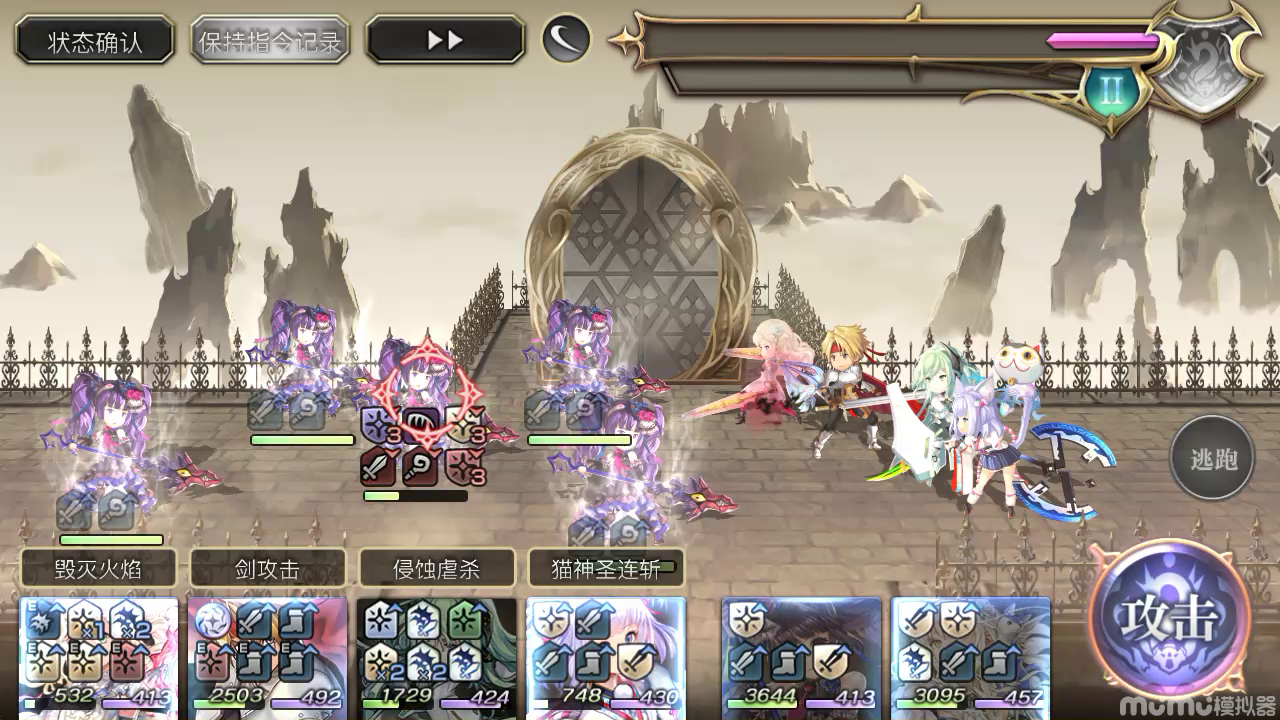
Task: Tap the footstep speed buff icon on knight's panel
Action: click(297, 619)
